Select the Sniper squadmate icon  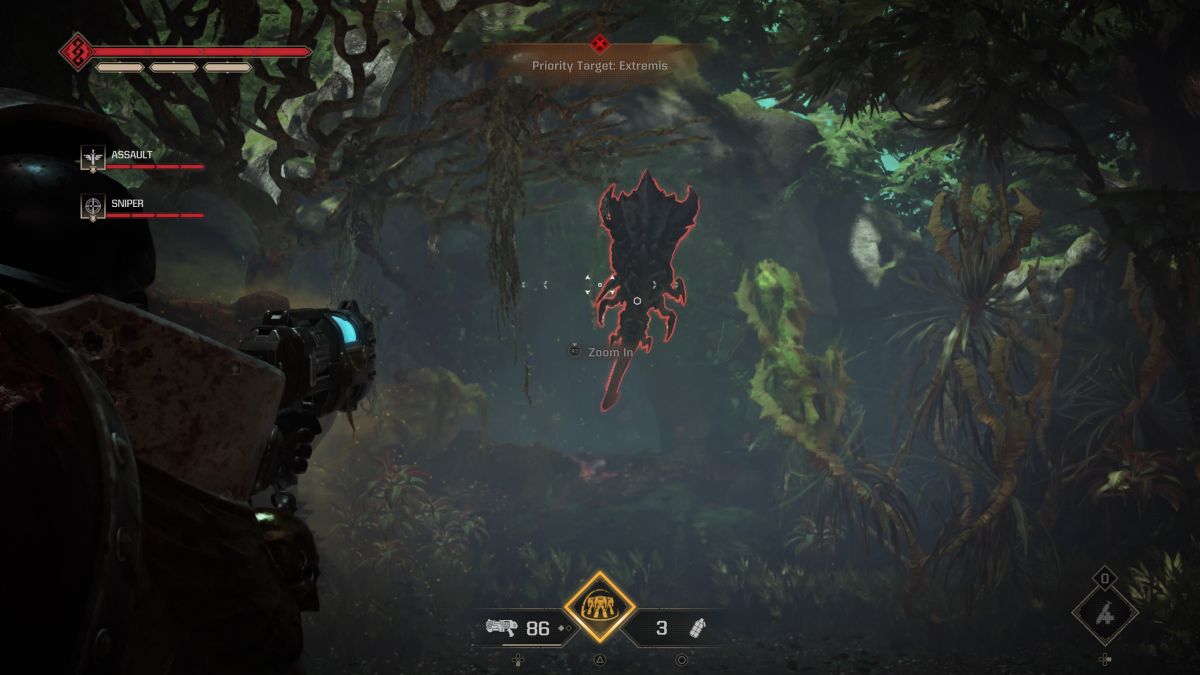click(94, 207)
